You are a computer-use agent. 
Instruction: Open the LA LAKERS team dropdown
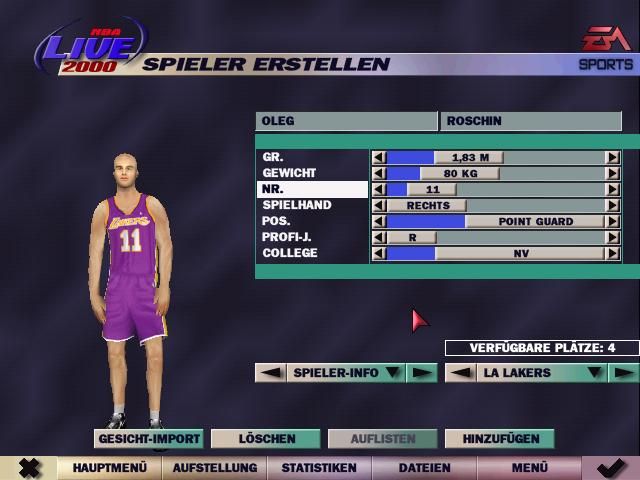tap(594, 373)
